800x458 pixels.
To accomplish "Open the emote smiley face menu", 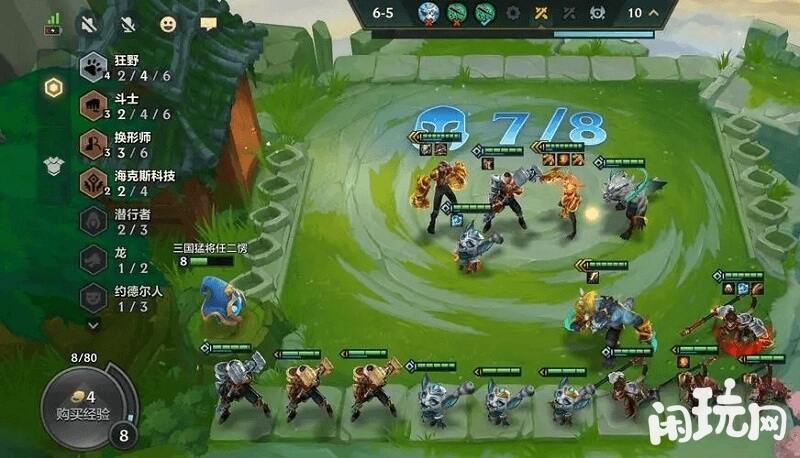I will (x=170, y=21).
